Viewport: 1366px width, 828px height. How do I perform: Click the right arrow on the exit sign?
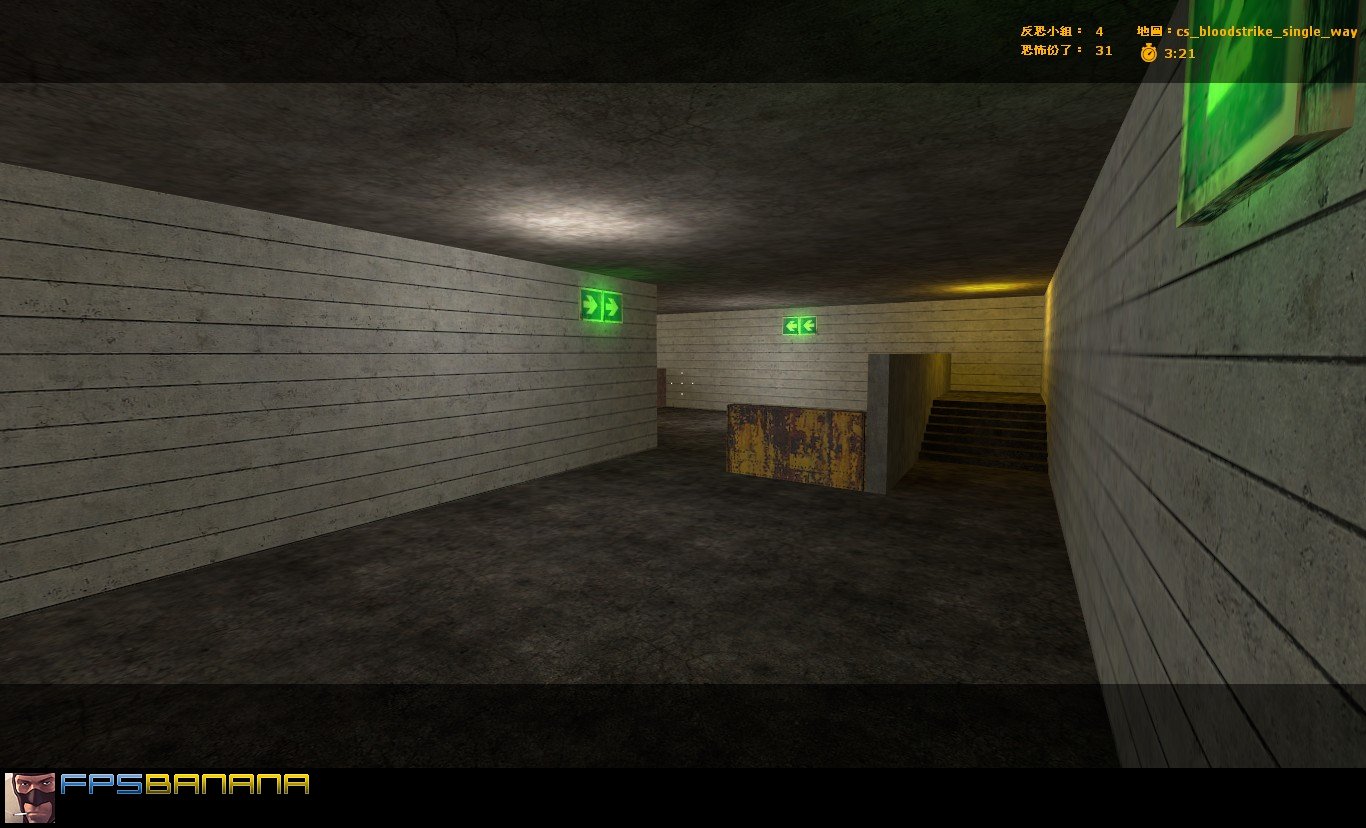coord(612,305)
